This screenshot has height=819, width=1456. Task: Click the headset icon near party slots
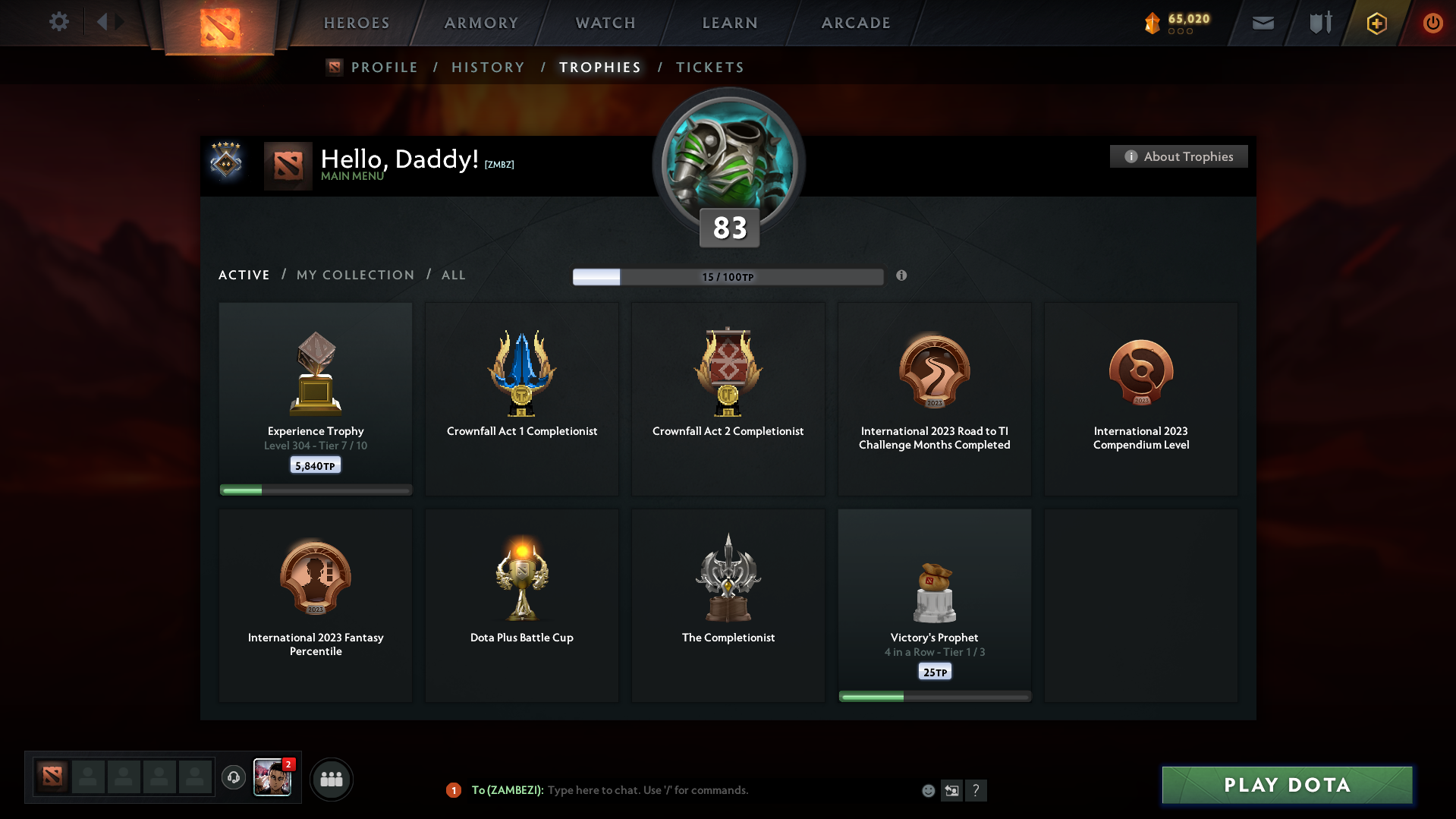coord(233,778)
